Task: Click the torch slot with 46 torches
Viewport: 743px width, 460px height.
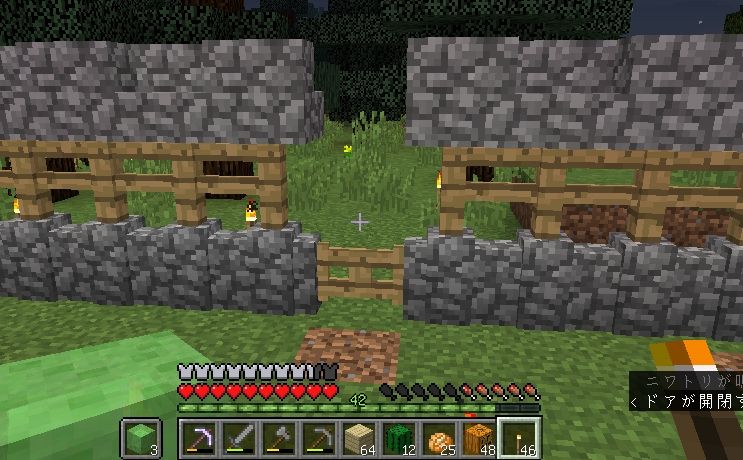Action: point(519,438)
